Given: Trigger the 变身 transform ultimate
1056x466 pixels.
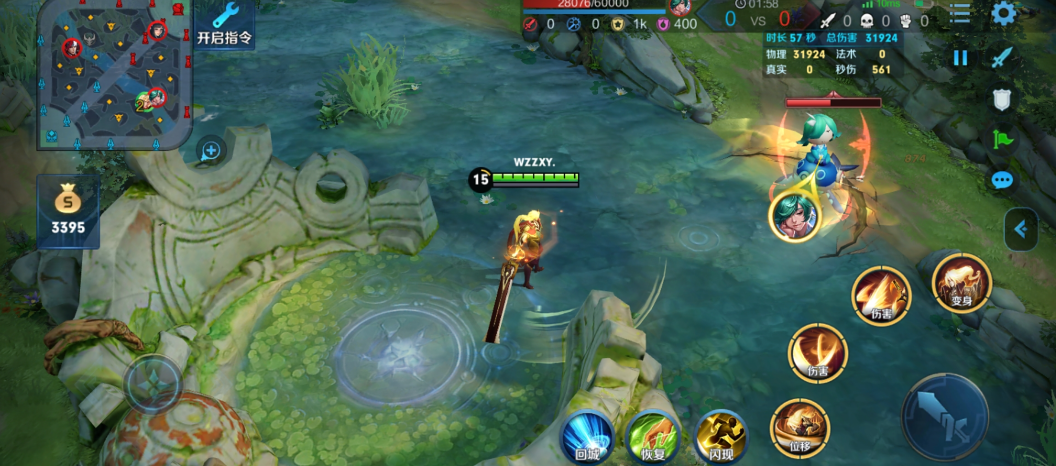Looking at the screenshot, I should pyautogui.click(x=961, y=283).
